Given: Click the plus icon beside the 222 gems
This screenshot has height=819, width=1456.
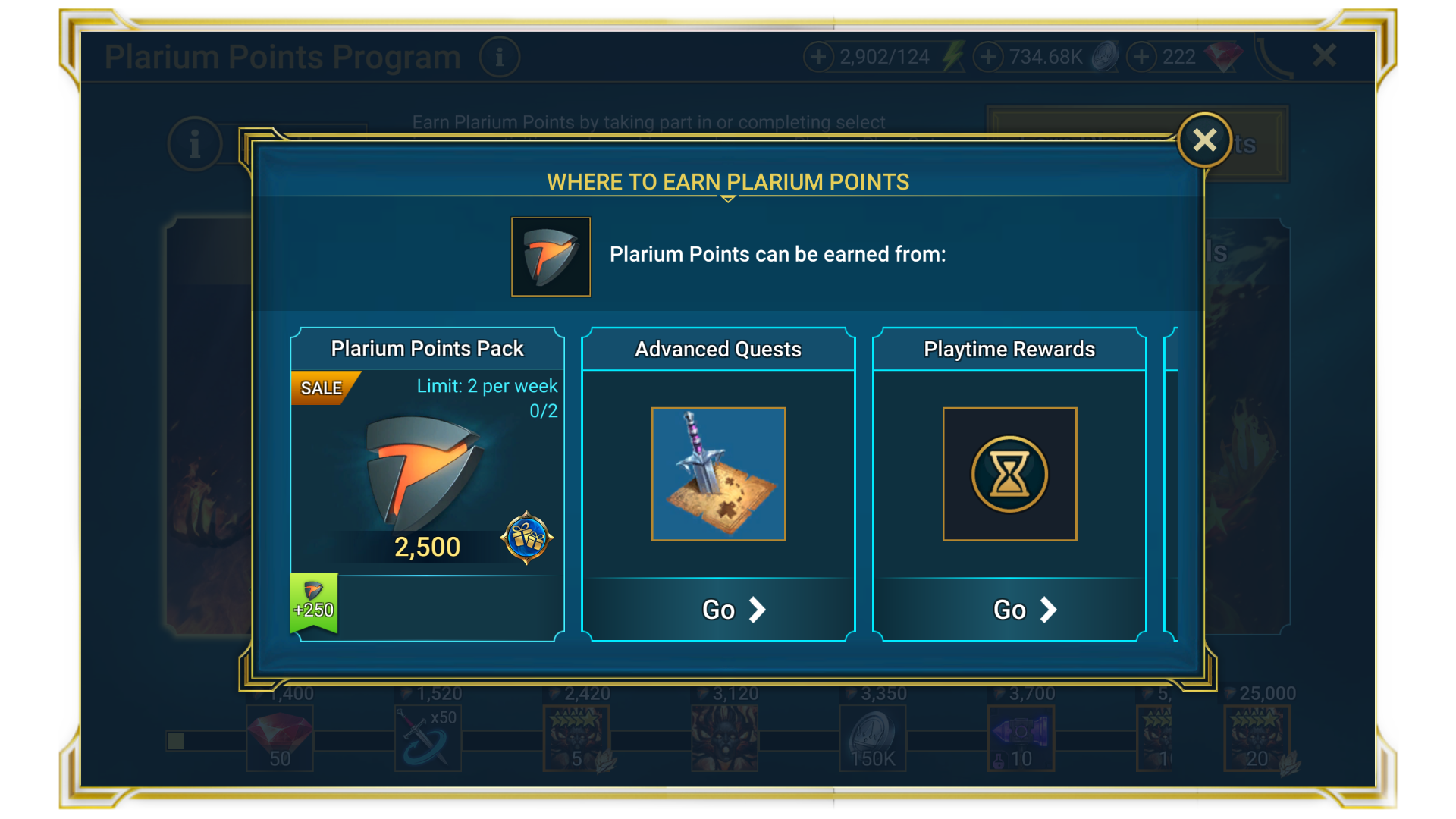Looking at the screenshot, I should click(x=1140, y=56).
